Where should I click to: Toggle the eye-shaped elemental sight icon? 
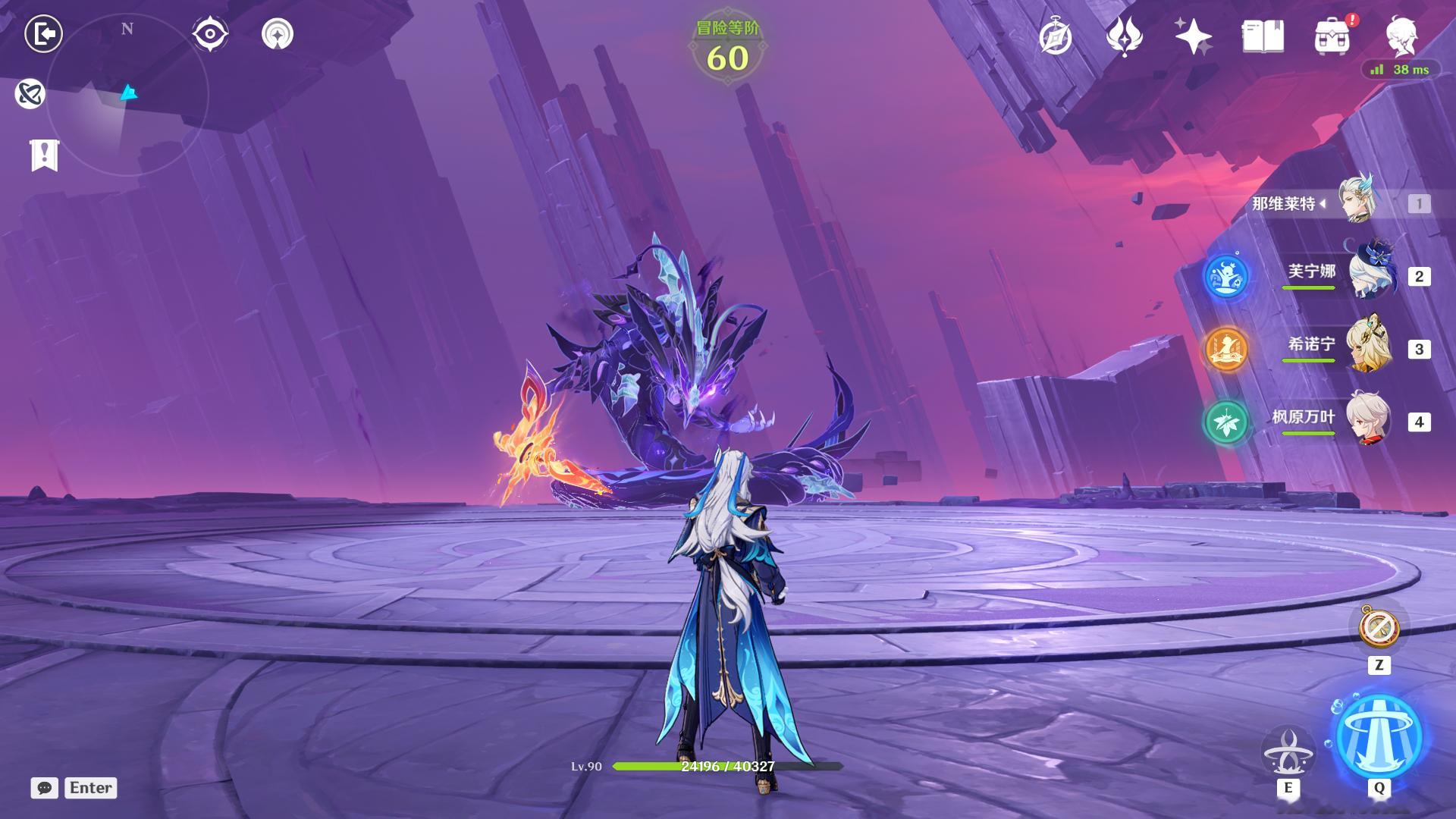point(210,34)
